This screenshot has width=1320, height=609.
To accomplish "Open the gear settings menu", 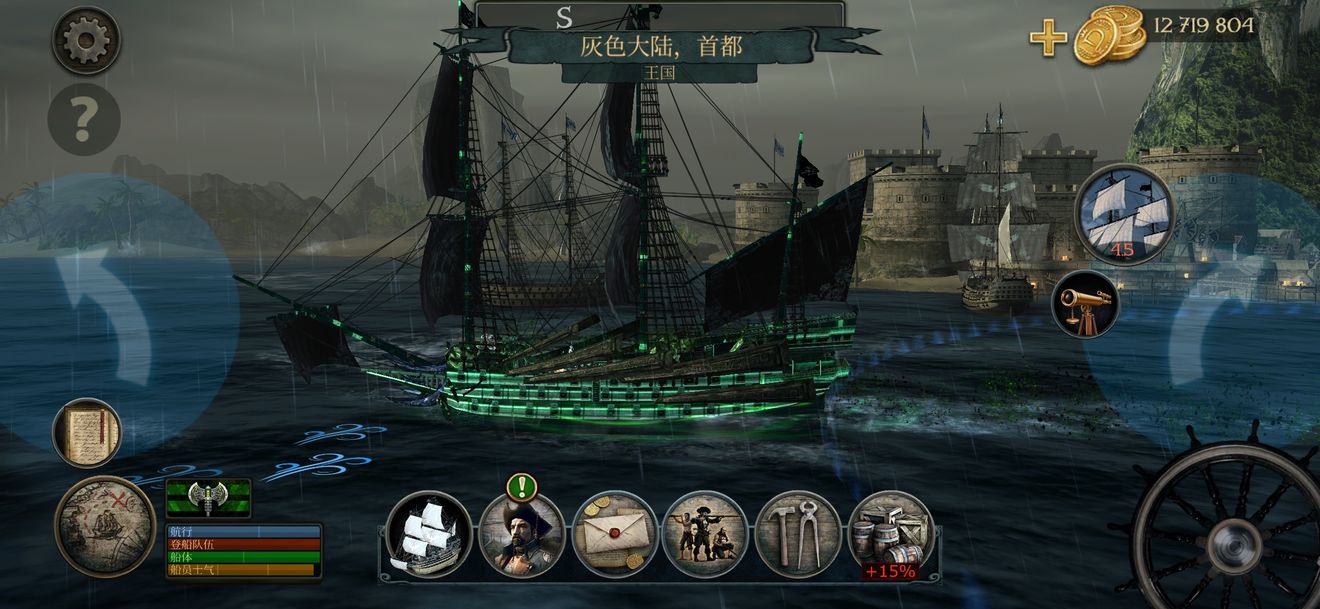I will 86,41.
